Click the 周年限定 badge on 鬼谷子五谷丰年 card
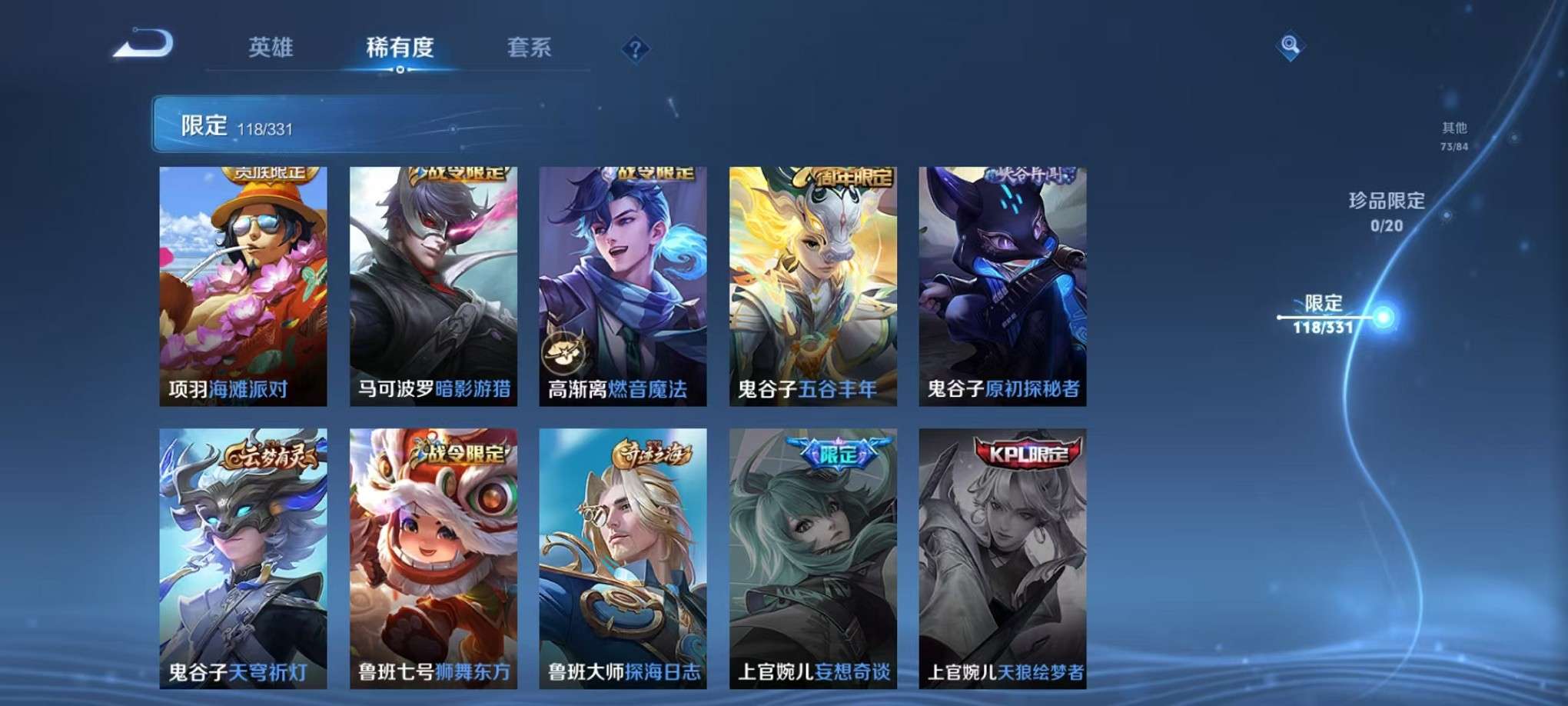This screenshot has height=706, width=1568. coord(841,175)
